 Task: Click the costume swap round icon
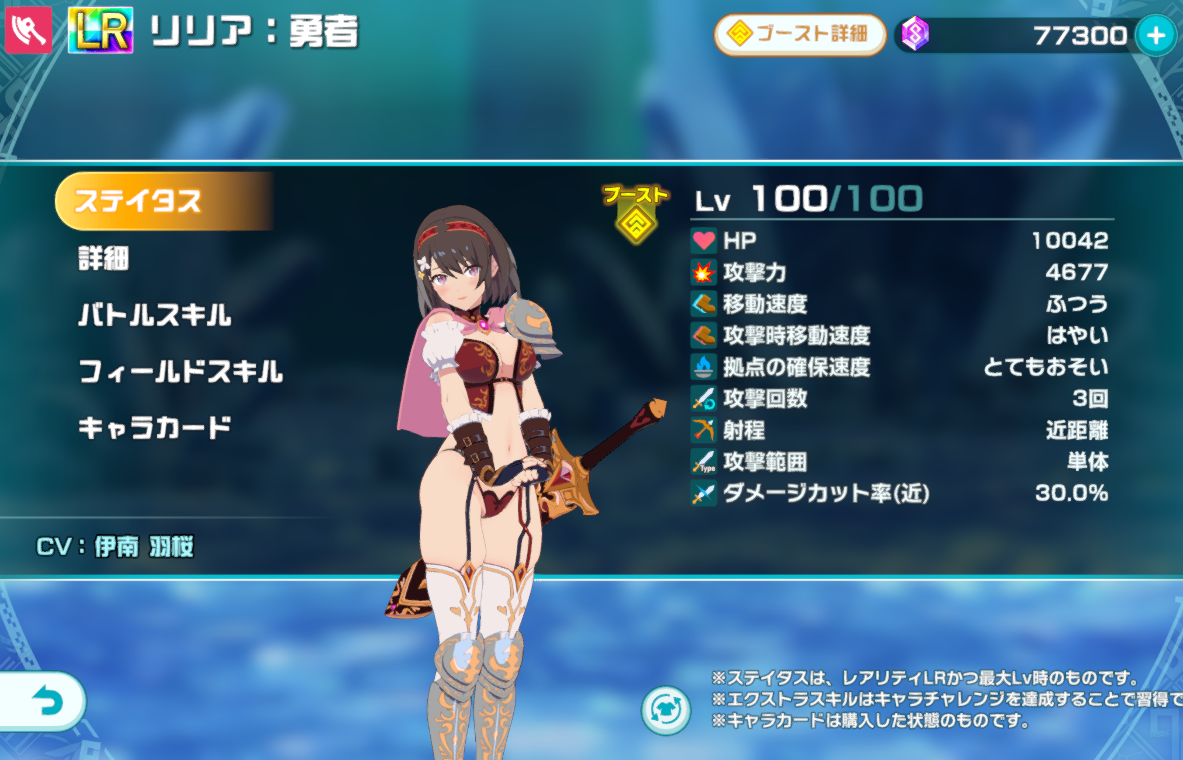coord(666,710)
